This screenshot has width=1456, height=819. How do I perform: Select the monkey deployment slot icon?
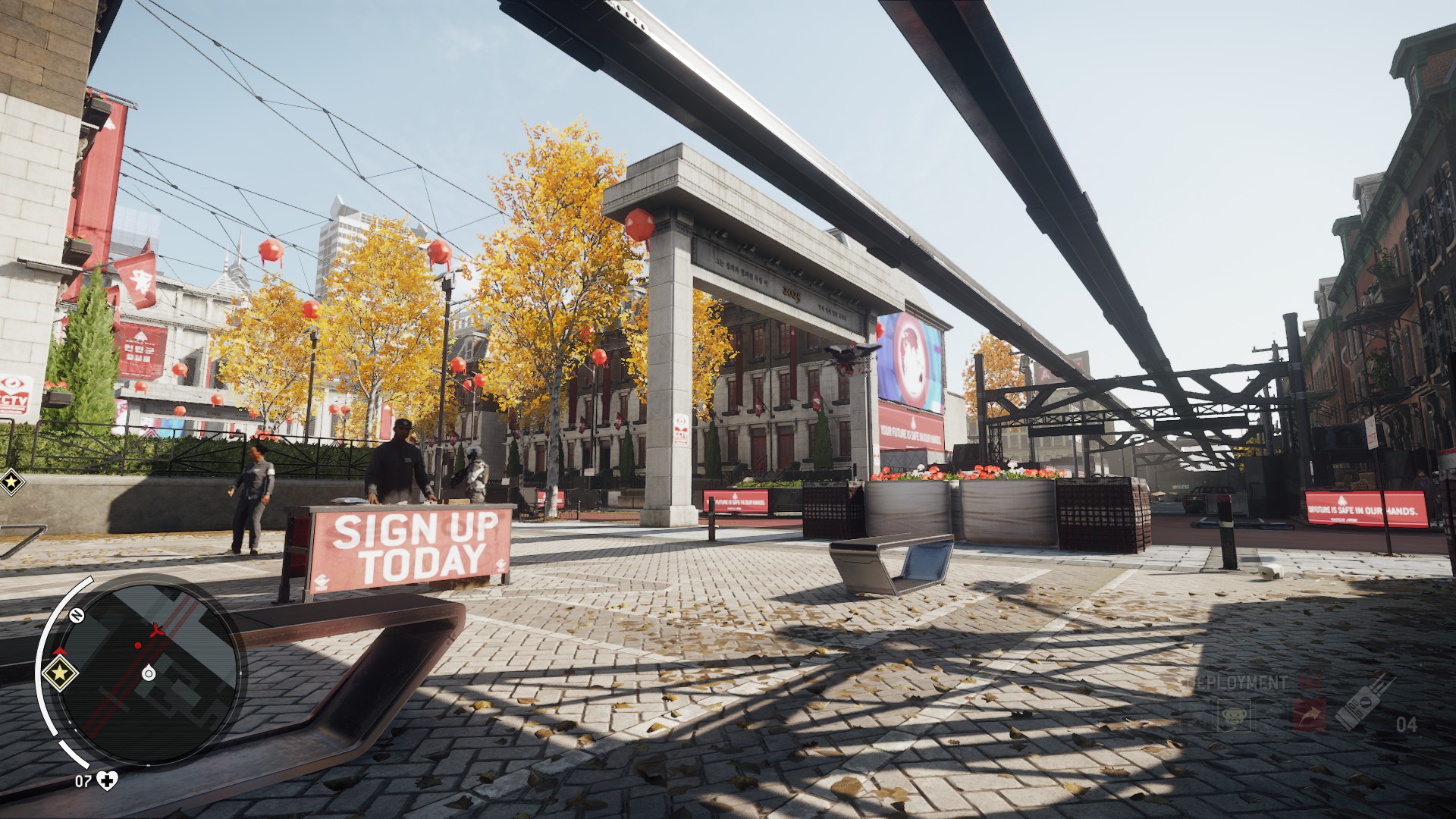click(x=1234, y=714)
